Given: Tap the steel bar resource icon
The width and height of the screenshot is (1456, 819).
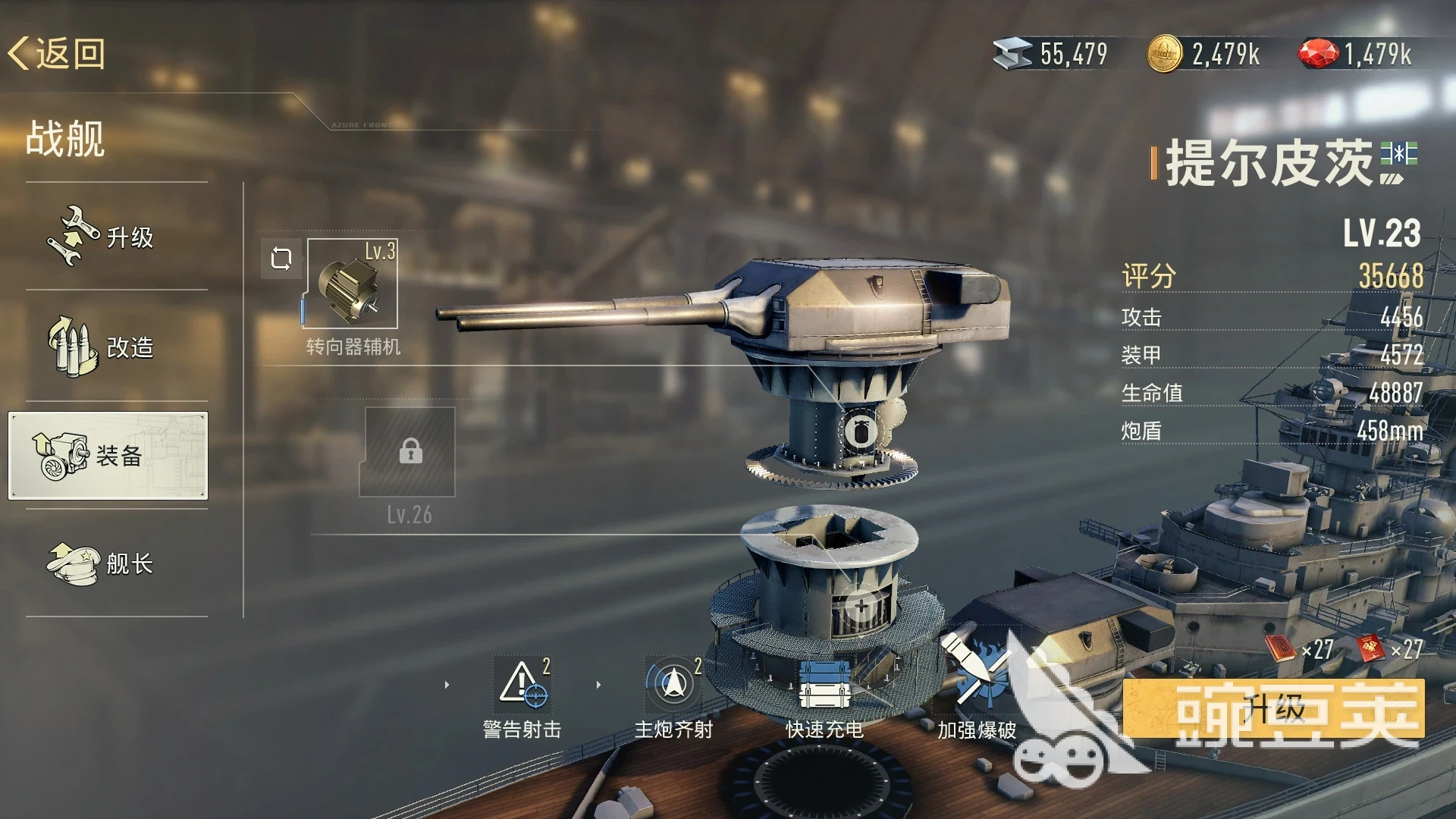Looking at the screenshot, I should [1012, 54].
